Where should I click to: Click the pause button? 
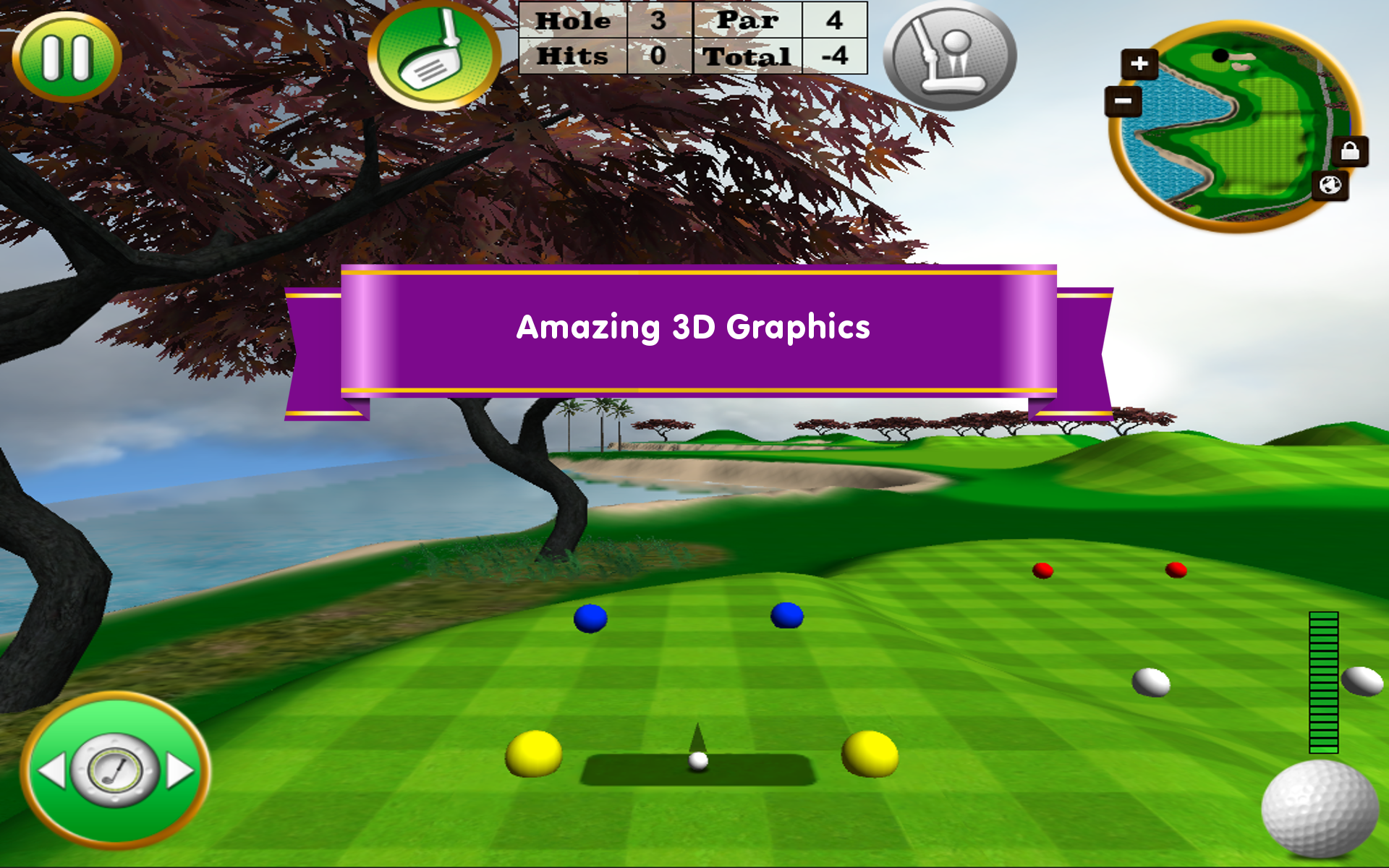[x=69, y=56]
